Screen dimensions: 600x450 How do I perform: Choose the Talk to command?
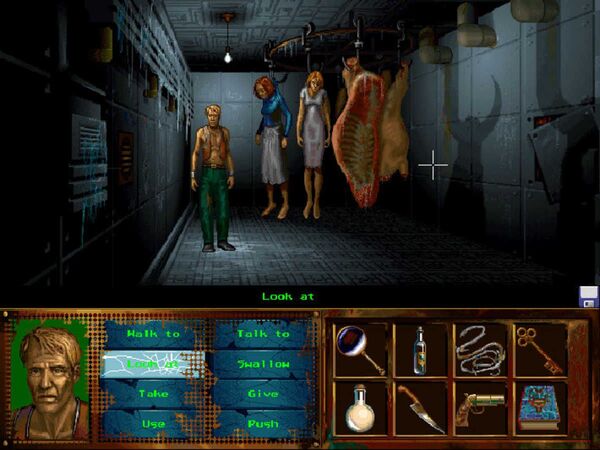[263, 334]
